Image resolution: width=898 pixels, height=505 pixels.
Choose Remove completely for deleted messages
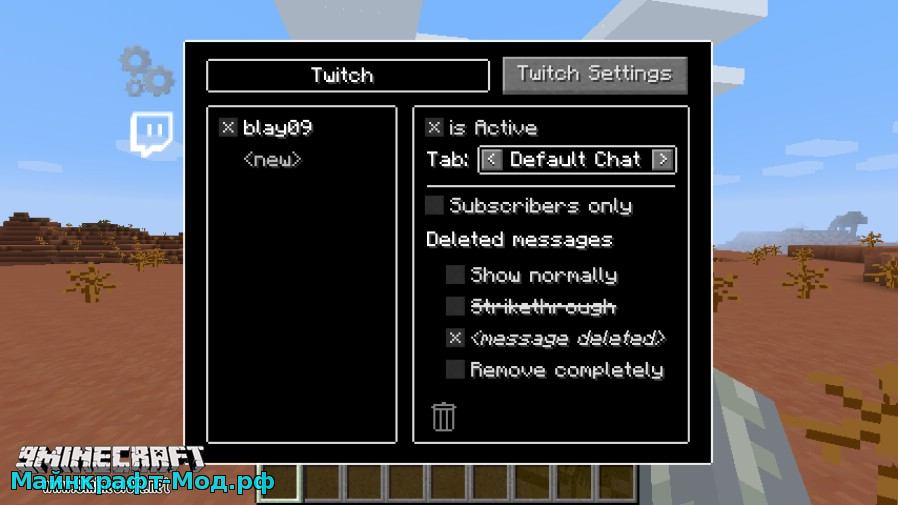(x=455, y=370)
